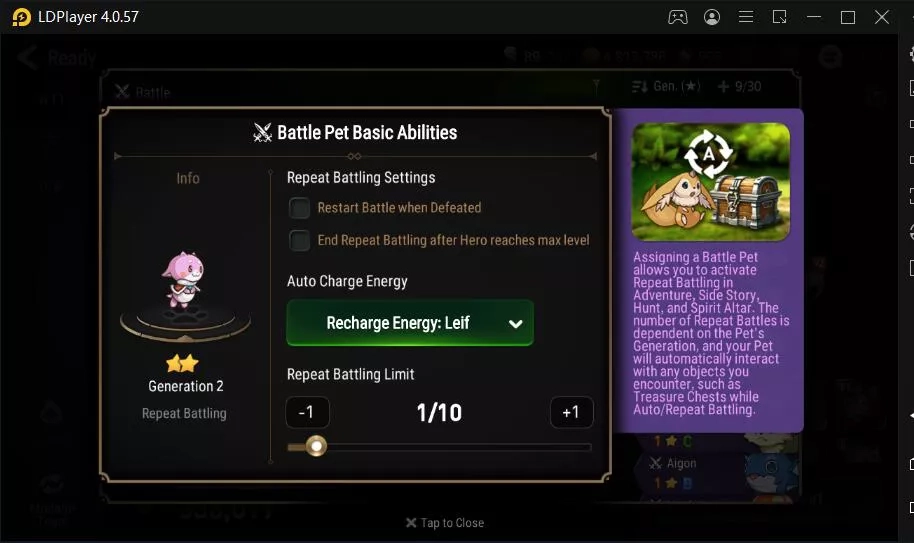This screenshot has width=914, height=543.
Task: Close the LDPlayer window
Action: [882, 17]
